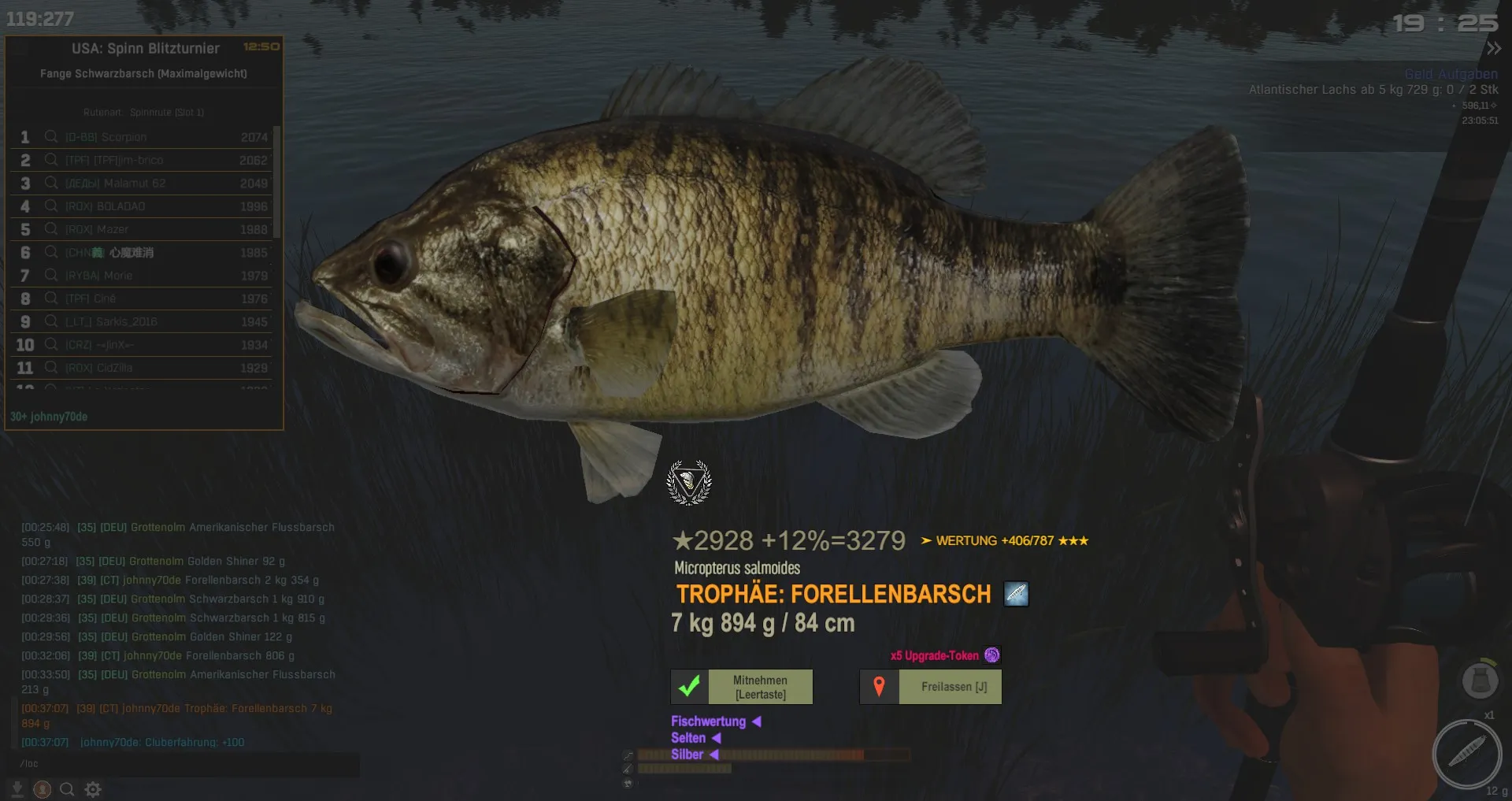Open chat settings gear icon
Viewport: 1512px width, 801px height.
[93, 789]
